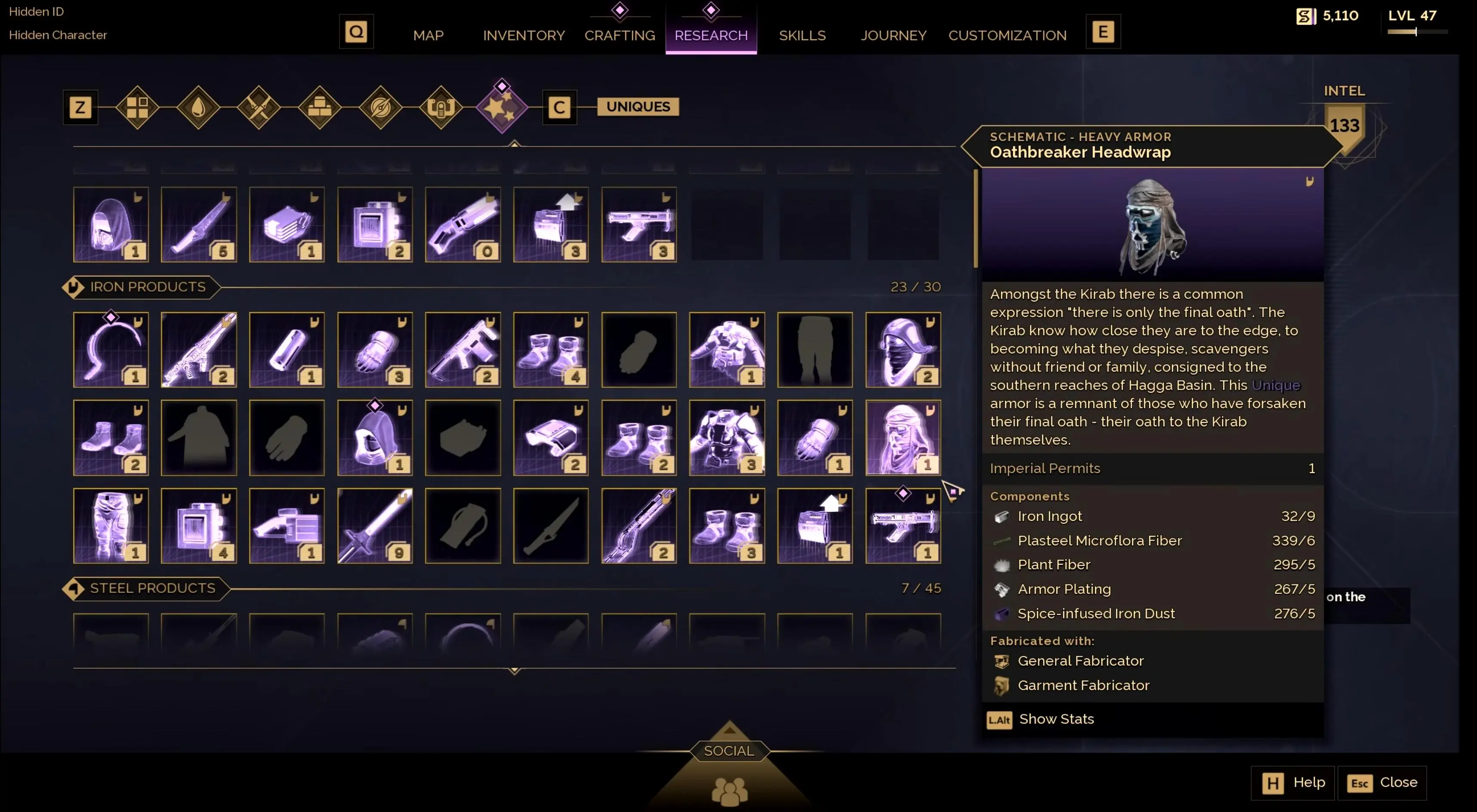Image resolution: width=1477 pixels, height=812 pixels.
Task: Select the Oathbreaker Headwrap schematic thumbnail
Action: click(x=903, y=437)
